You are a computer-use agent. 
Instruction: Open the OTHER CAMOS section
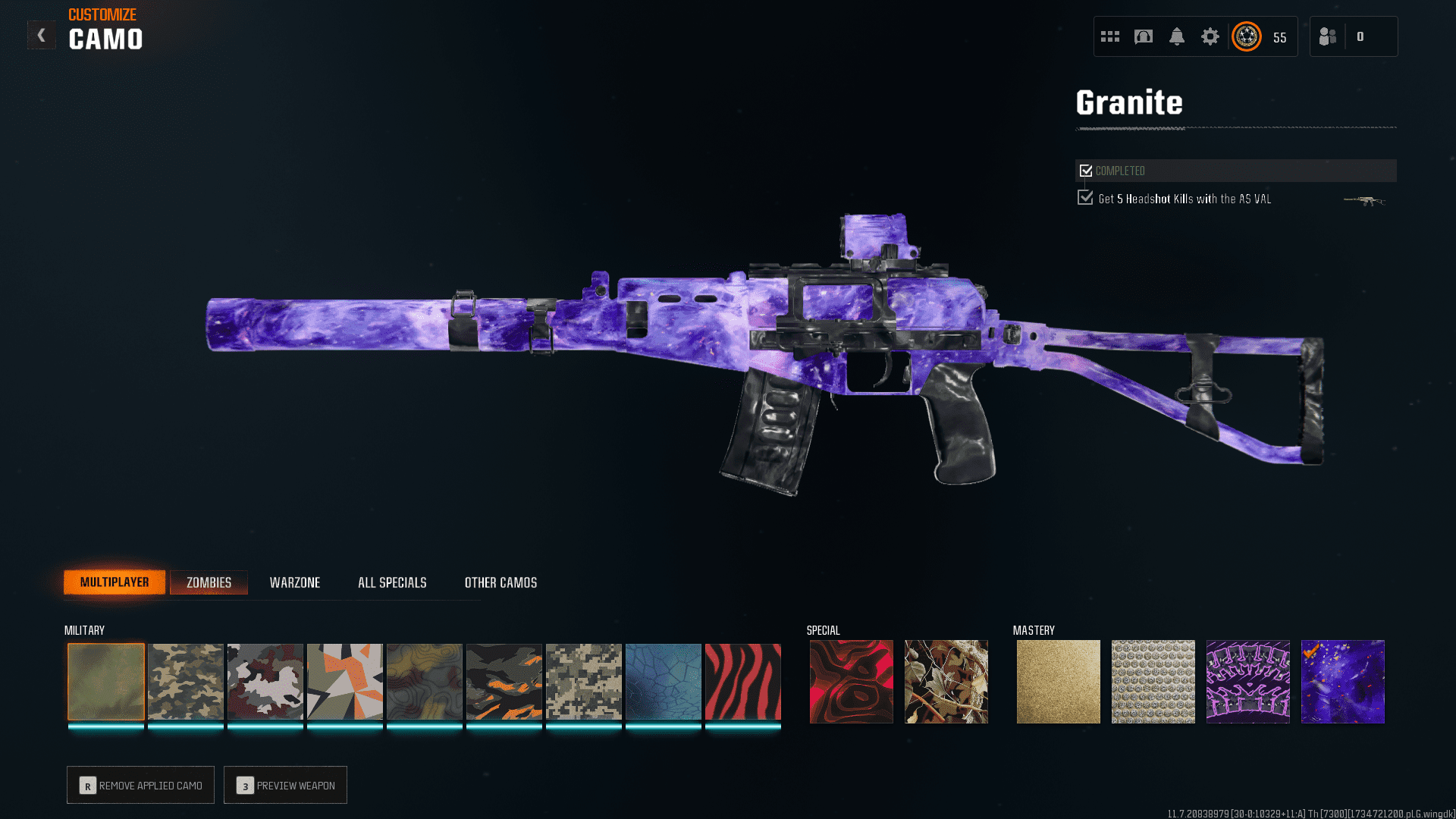(x=500, y=582)
